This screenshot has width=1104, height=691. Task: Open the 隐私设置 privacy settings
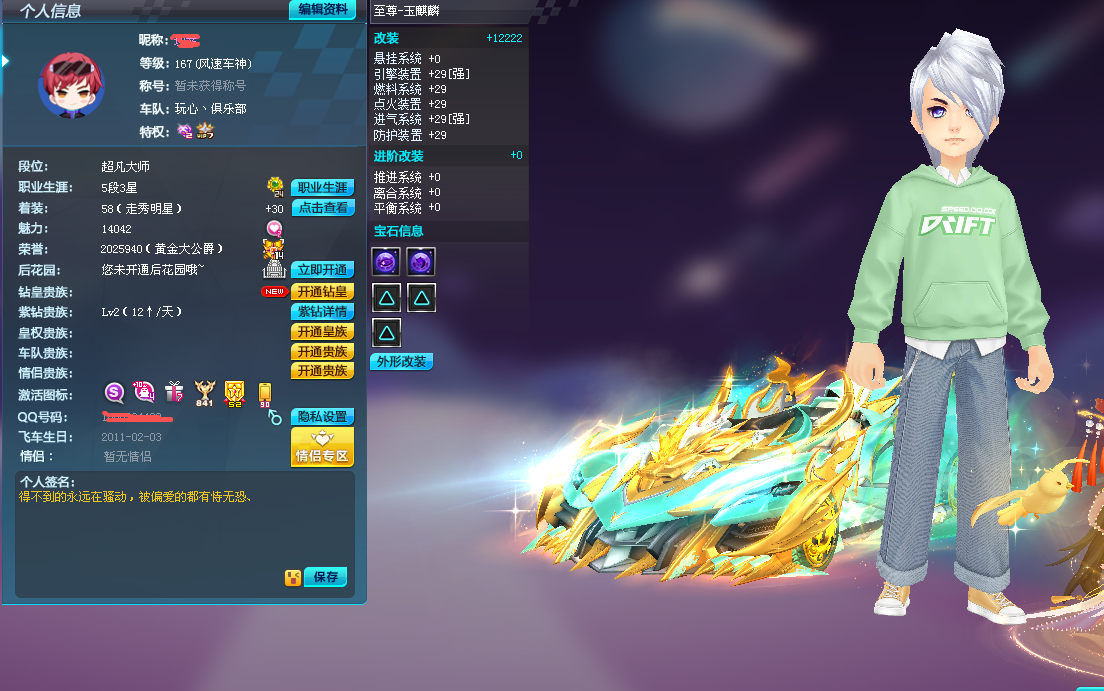(x=322, y=417)
